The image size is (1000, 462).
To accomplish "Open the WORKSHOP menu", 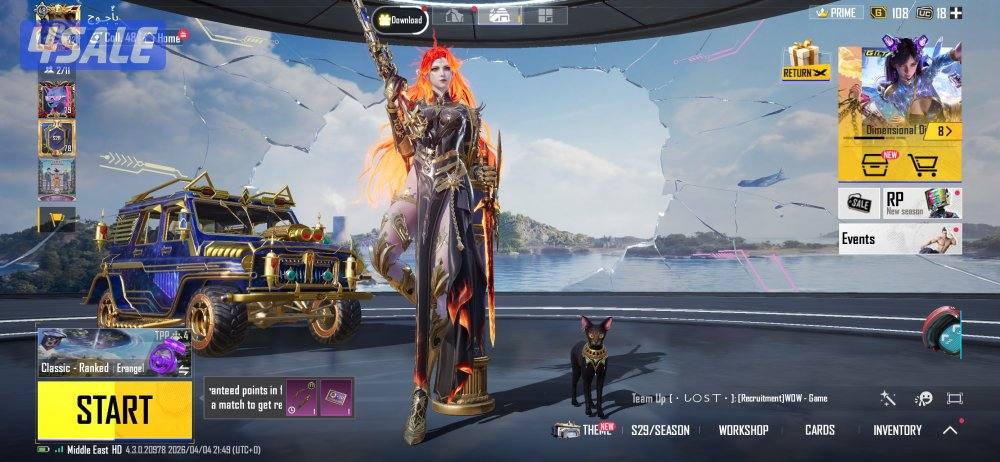I will click(x=743, y=430).
